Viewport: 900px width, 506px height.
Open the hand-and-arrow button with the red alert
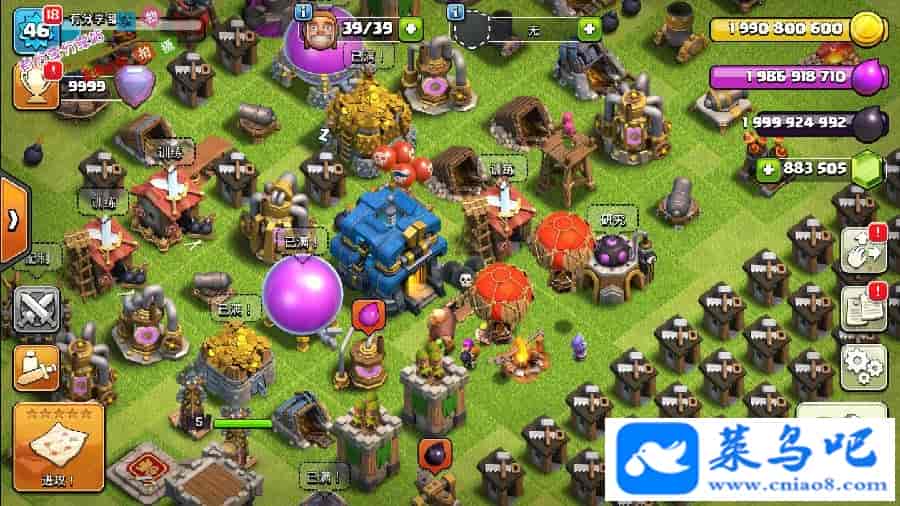pyautogui.click(x=864, y=250)
